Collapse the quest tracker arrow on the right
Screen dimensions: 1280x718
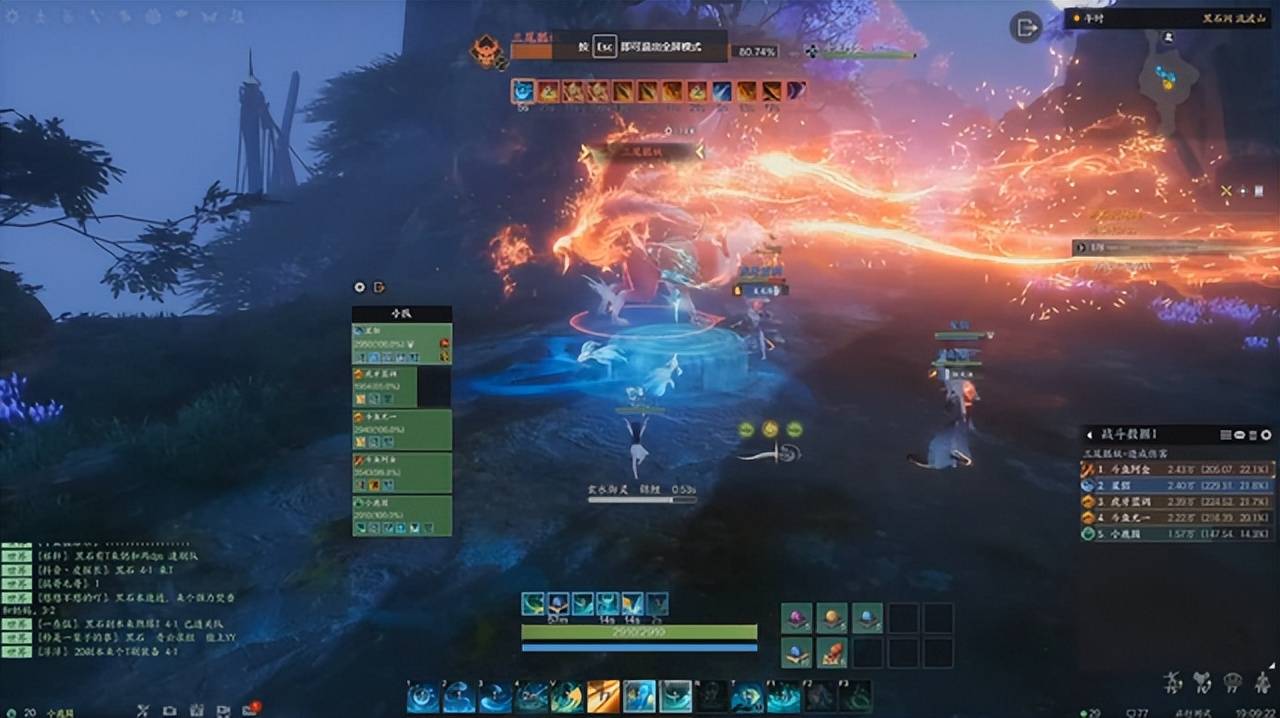tap(1079, 247)
